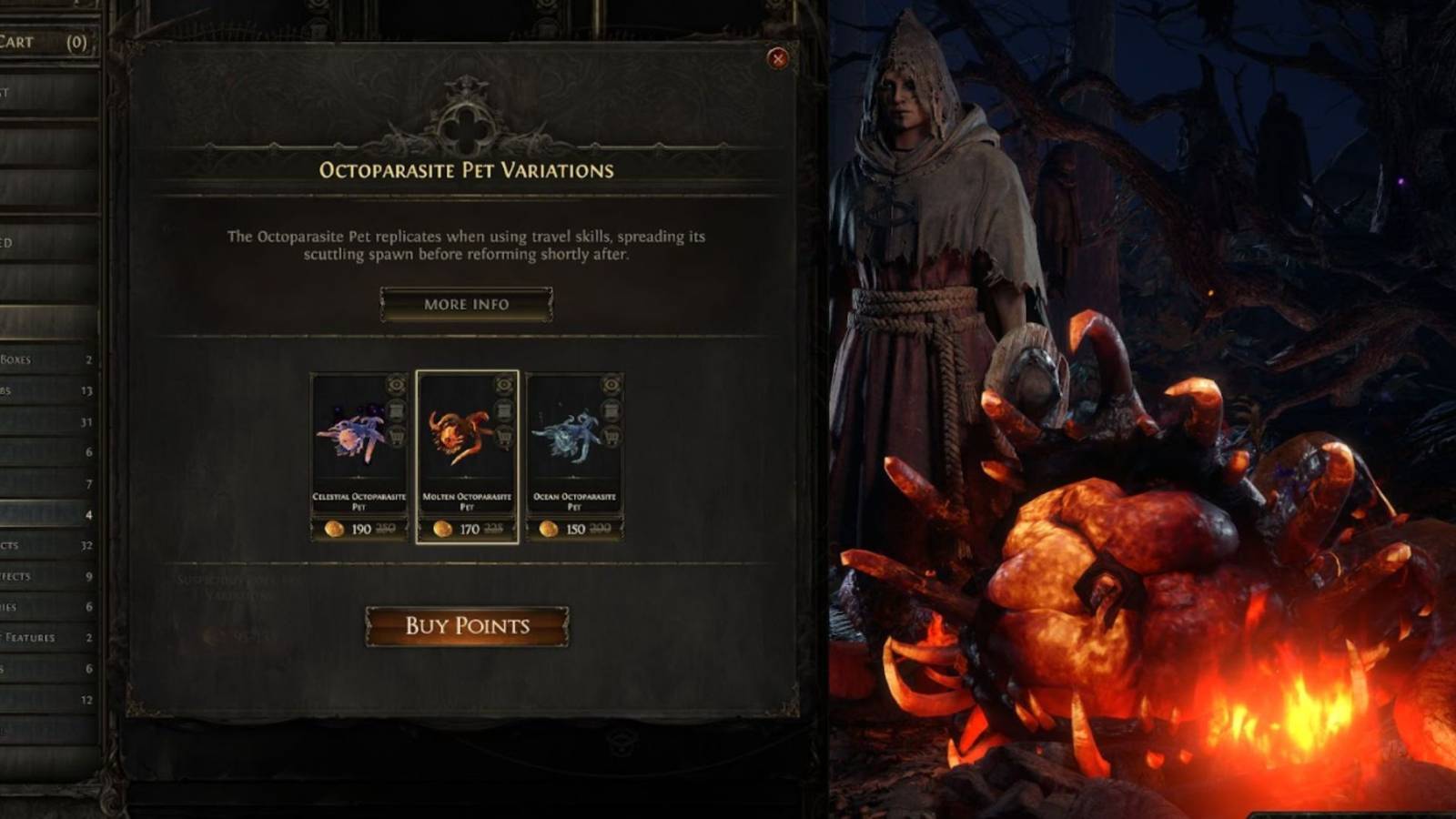1456x819 pixels.
Task: Preview the Molten Octoparasite Pet model
Action: 503,384
